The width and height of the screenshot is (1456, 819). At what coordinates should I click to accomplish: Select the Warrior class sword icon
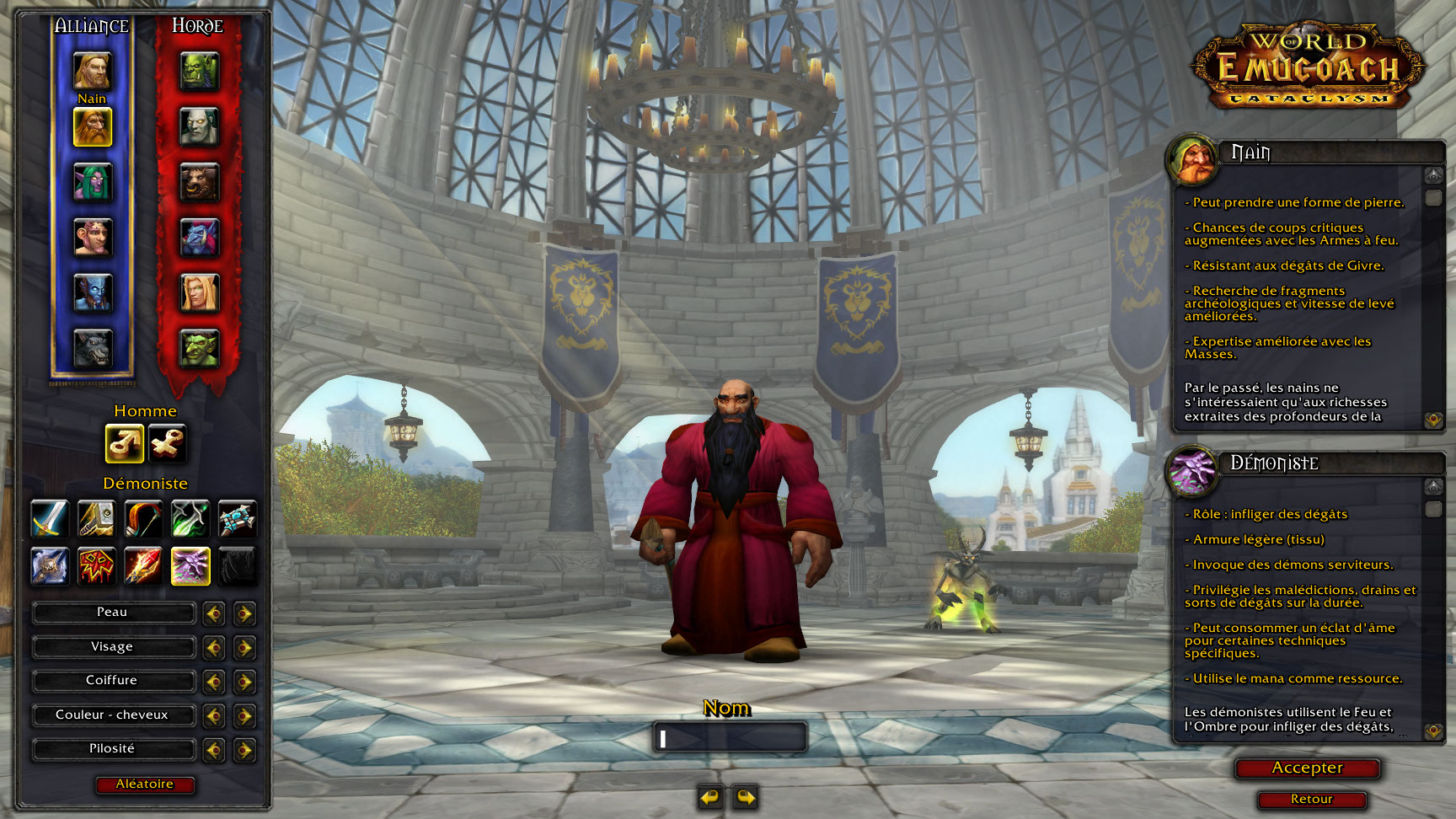(x=50, y=518)
